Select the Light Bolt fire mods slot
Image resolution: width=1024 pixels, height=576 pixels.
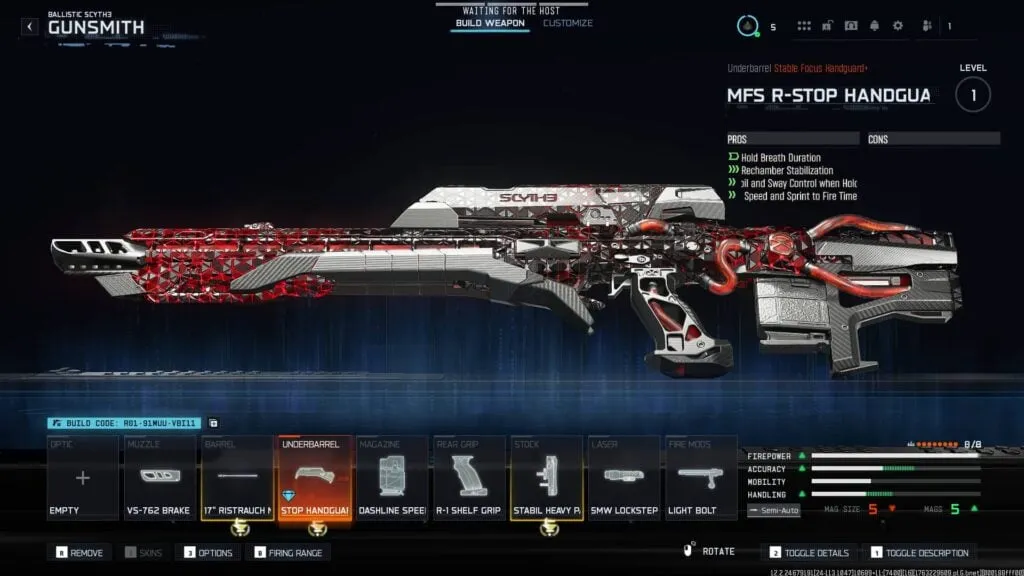tap(701, 478)
